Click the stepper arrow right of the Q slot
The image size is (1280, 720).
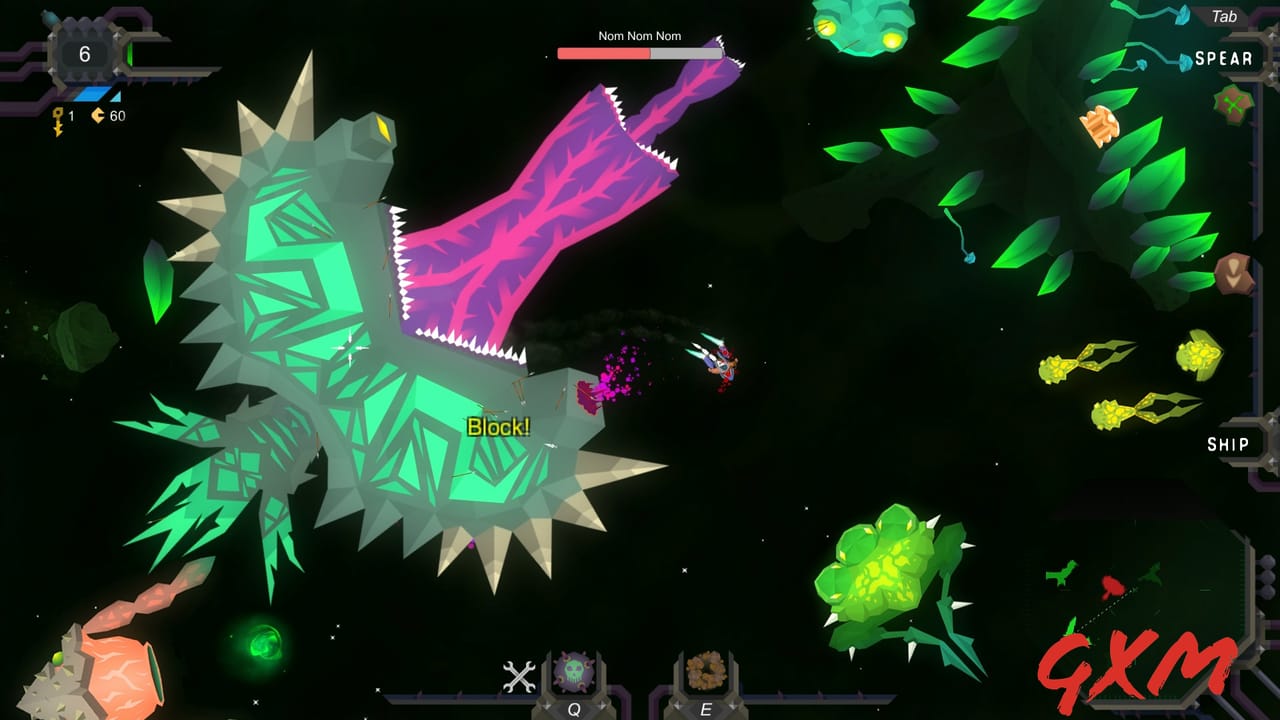point(603,703)
